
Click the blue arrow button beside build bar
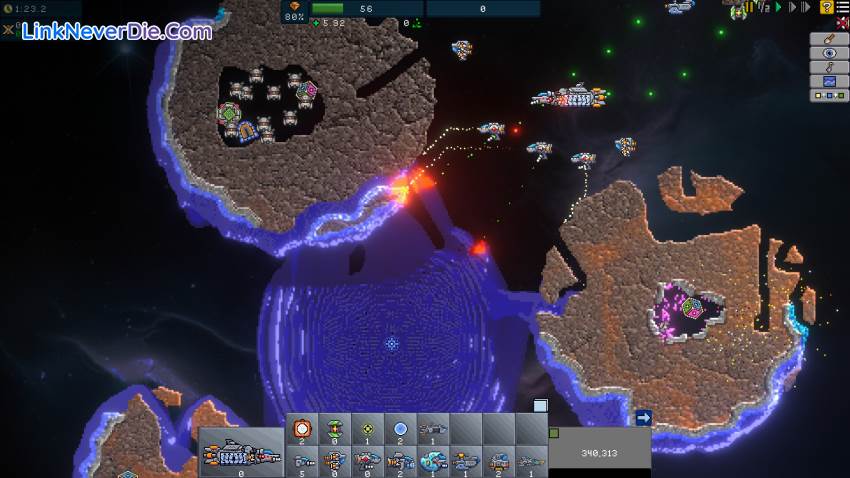pos(643,418)
